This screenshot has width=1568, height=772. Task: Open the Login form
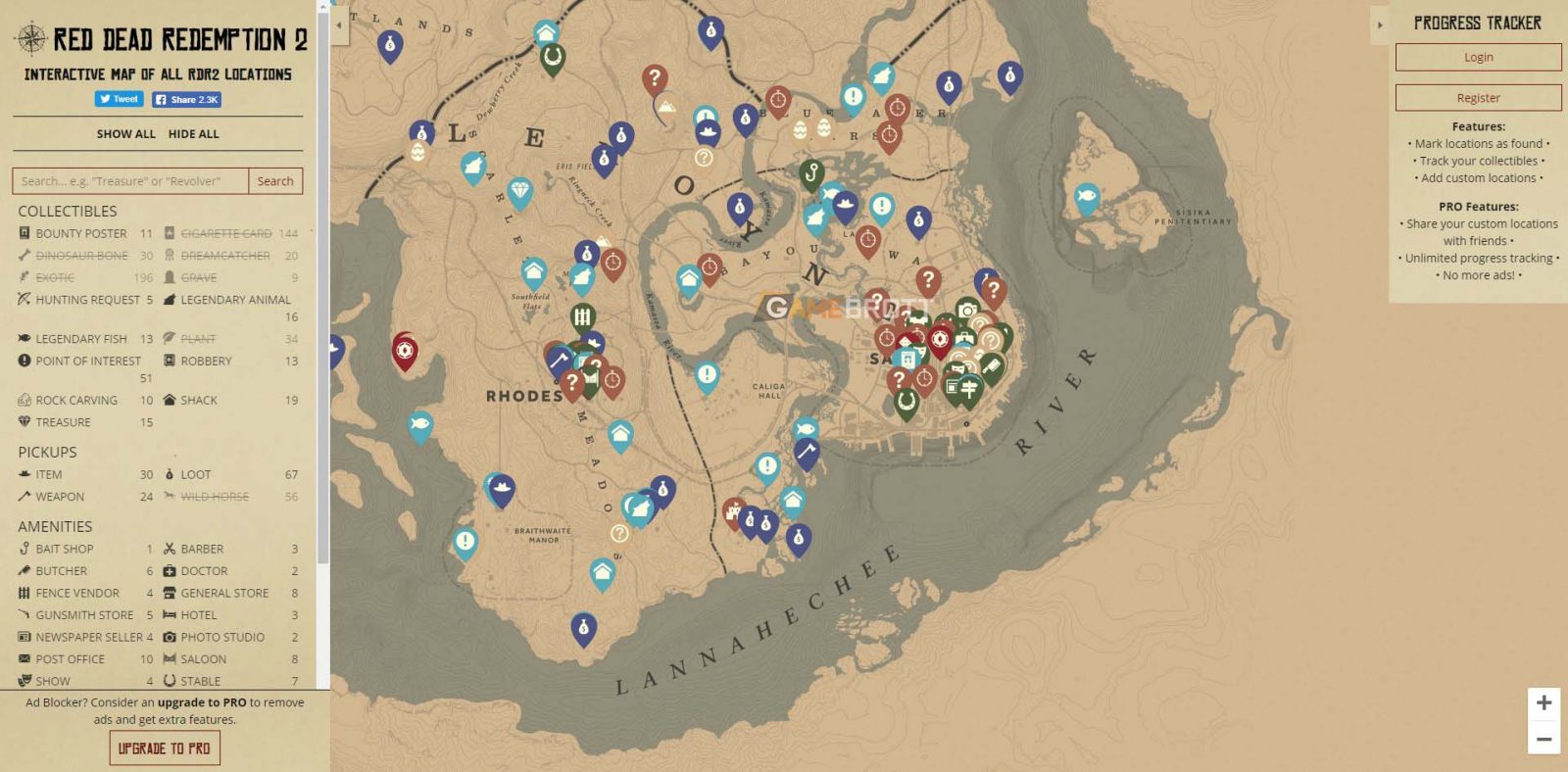click(1478, 57)
